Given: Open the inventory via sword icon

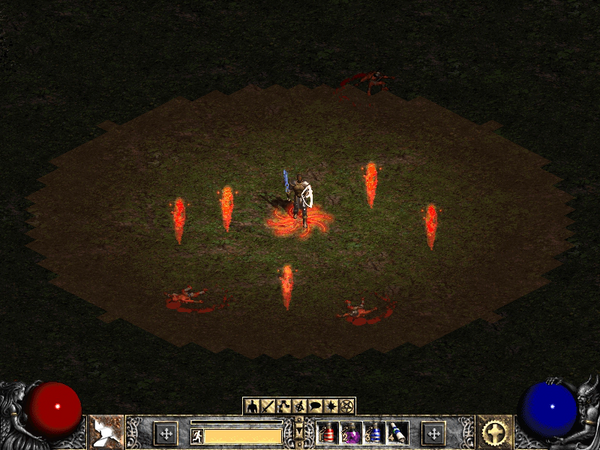Looking at the screenshot, I should click(267, 406).
